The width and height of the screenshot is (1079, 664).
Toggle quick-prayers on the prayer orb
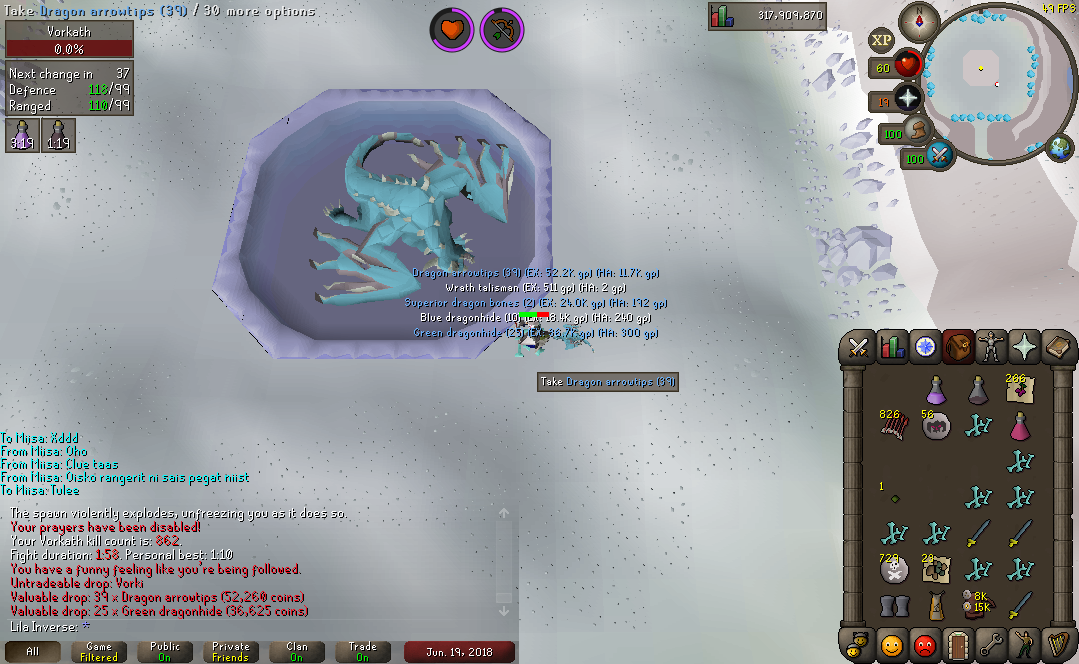click(x=907, y=98)
